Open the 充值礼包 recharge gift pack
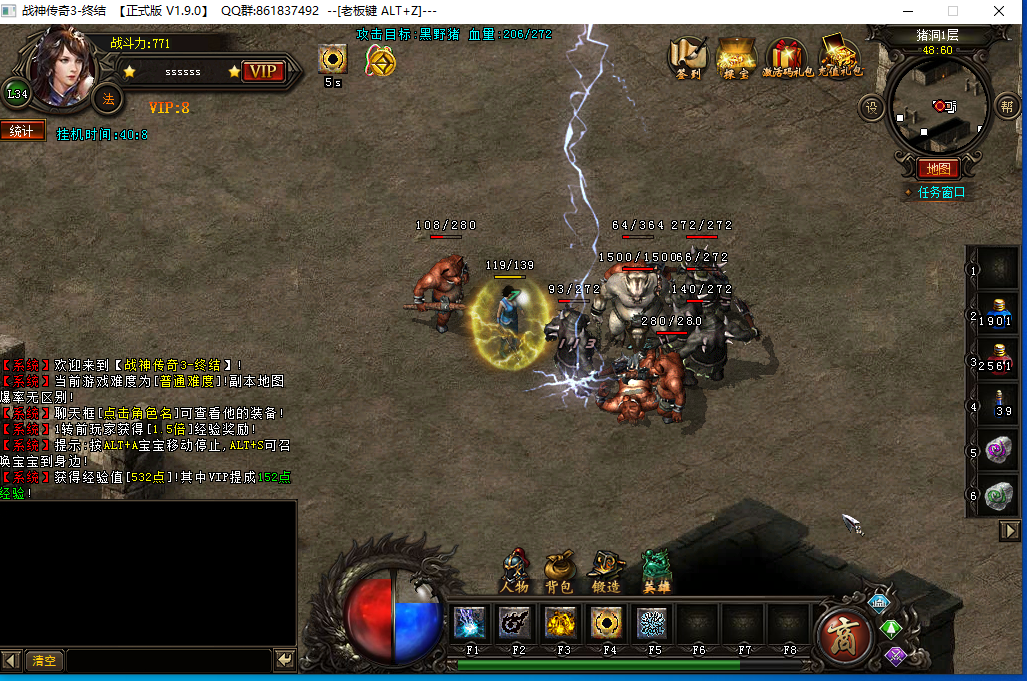 tap(839, 57)
